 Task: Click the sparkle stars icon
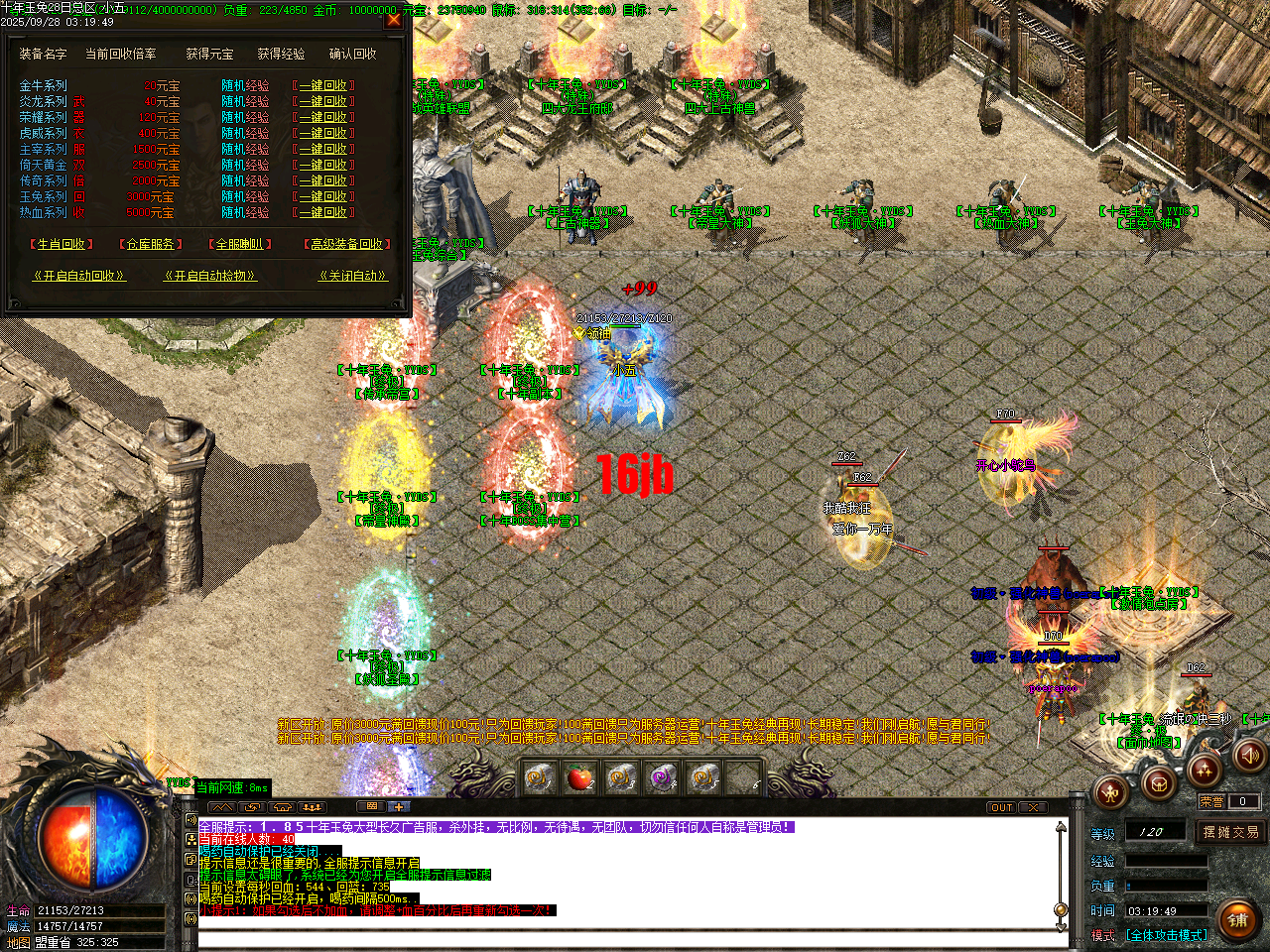click(x=1204, y=771)
